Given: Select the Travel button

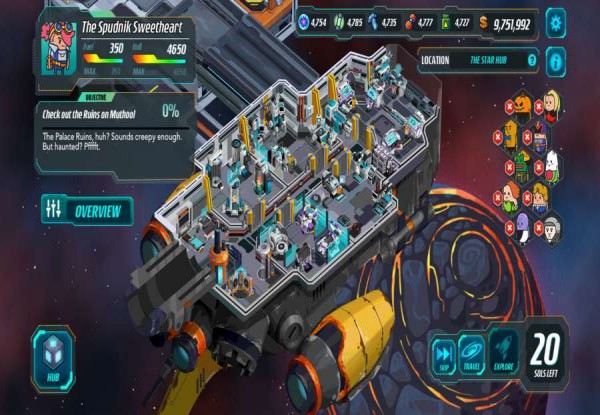Looking at the screenshot, I should (472, 355).
